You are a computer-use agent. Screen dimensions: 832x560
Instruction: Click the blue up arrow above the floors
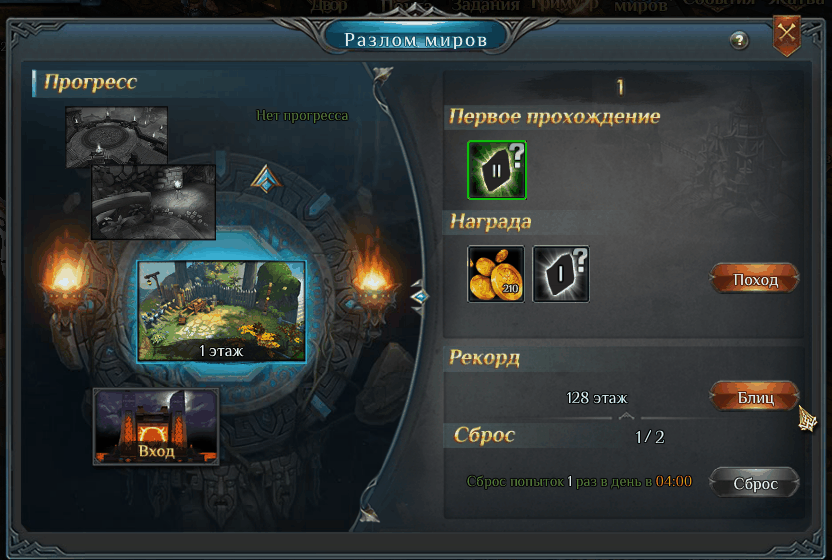pos(264,179)
